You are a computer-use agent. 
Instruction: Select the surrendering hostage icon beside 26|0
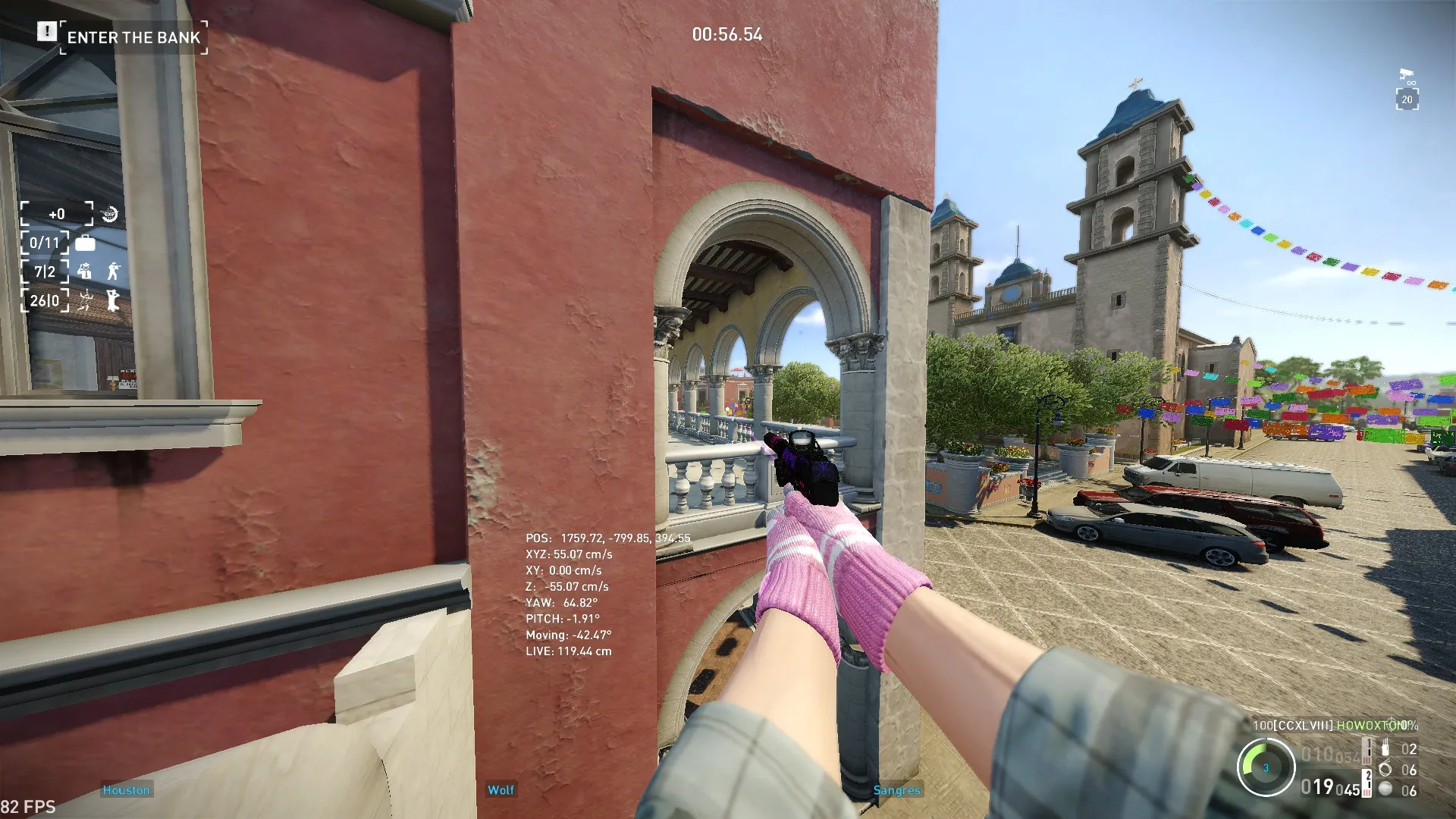113,300
